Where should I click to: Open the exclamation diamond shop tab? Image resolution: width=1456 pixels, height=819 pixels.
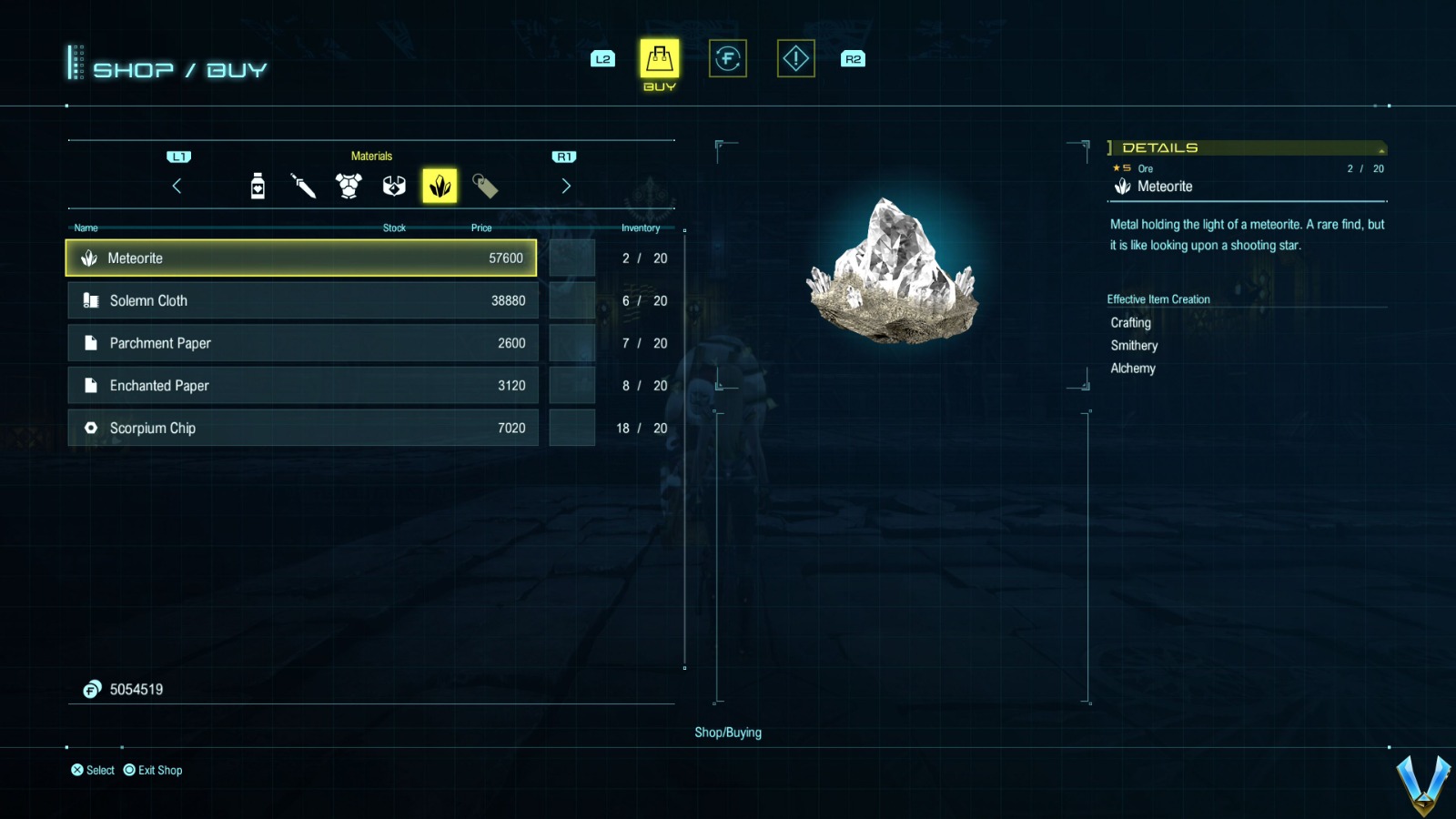[x=796, y=59]
